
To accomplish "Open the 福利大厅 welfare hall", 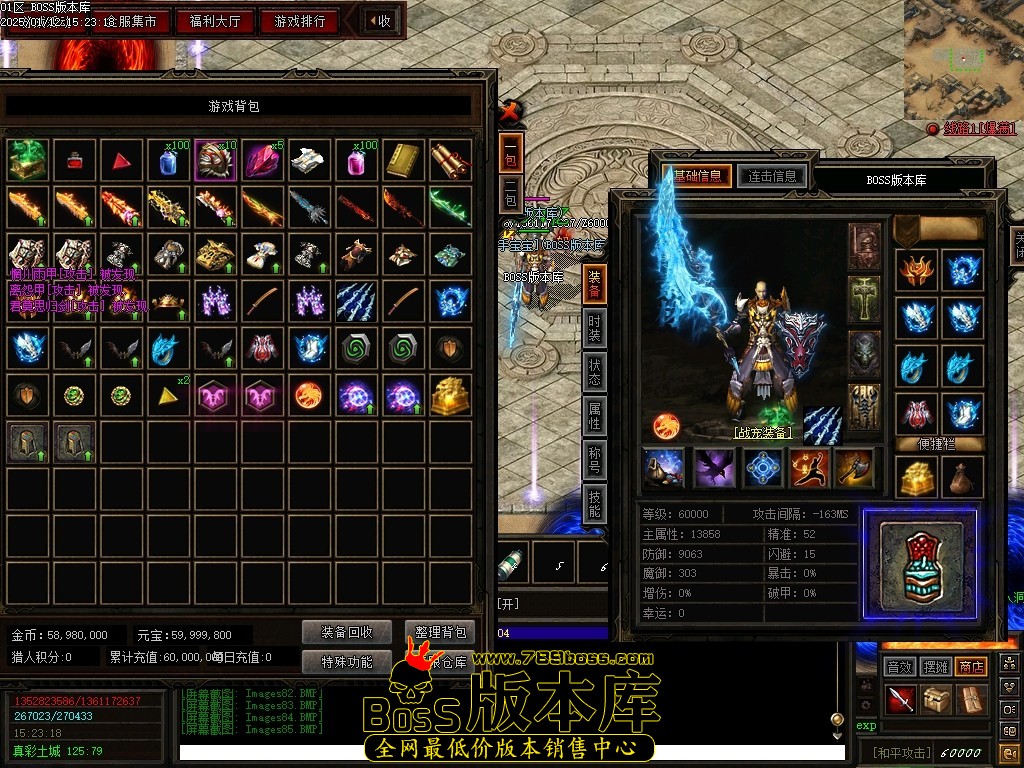I will click(x=214, y=21).
